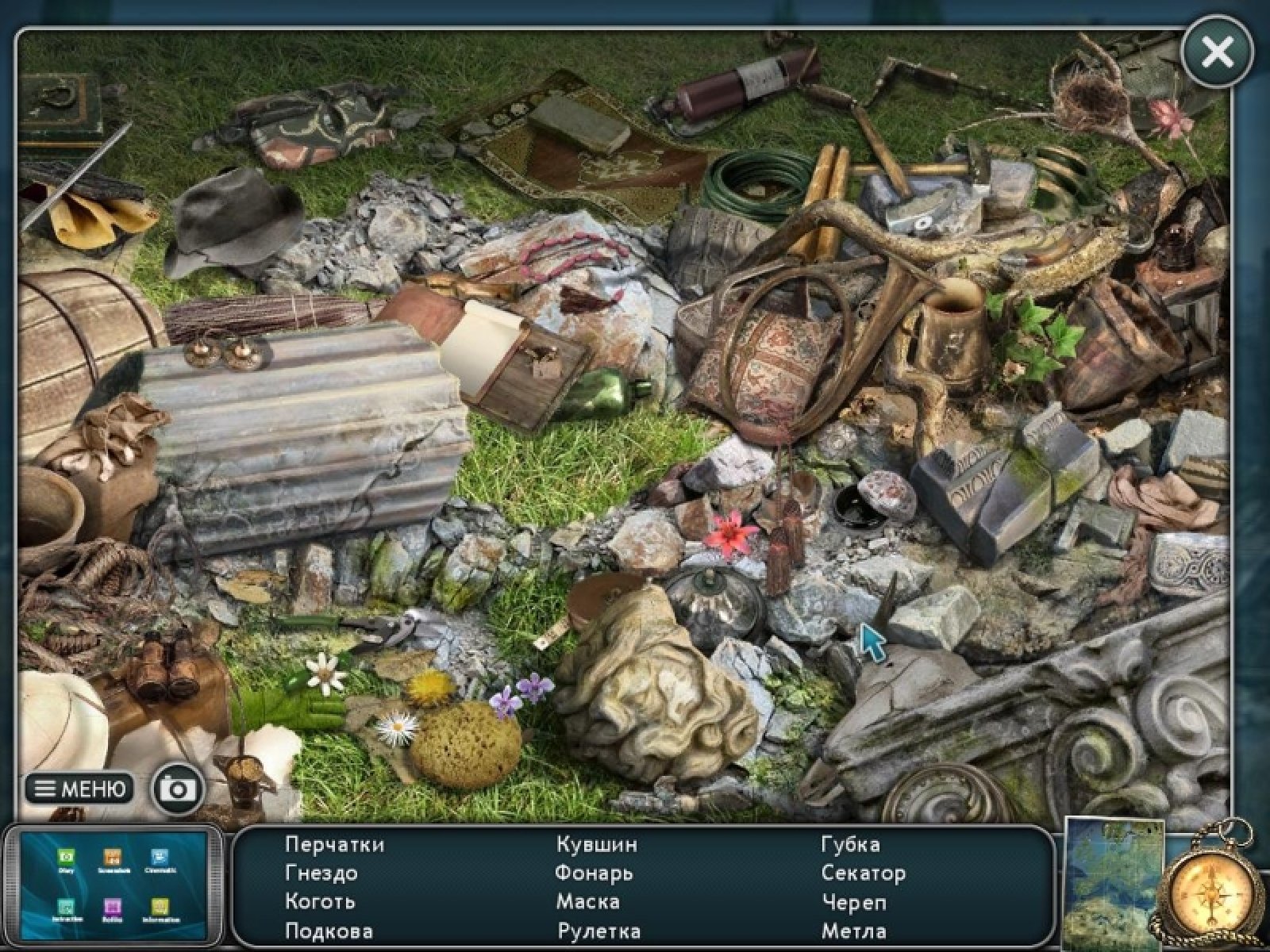Open the teal Instruction icon on the tablet
This screenshot has height=952, width=1270.
[x=66, y=908]
